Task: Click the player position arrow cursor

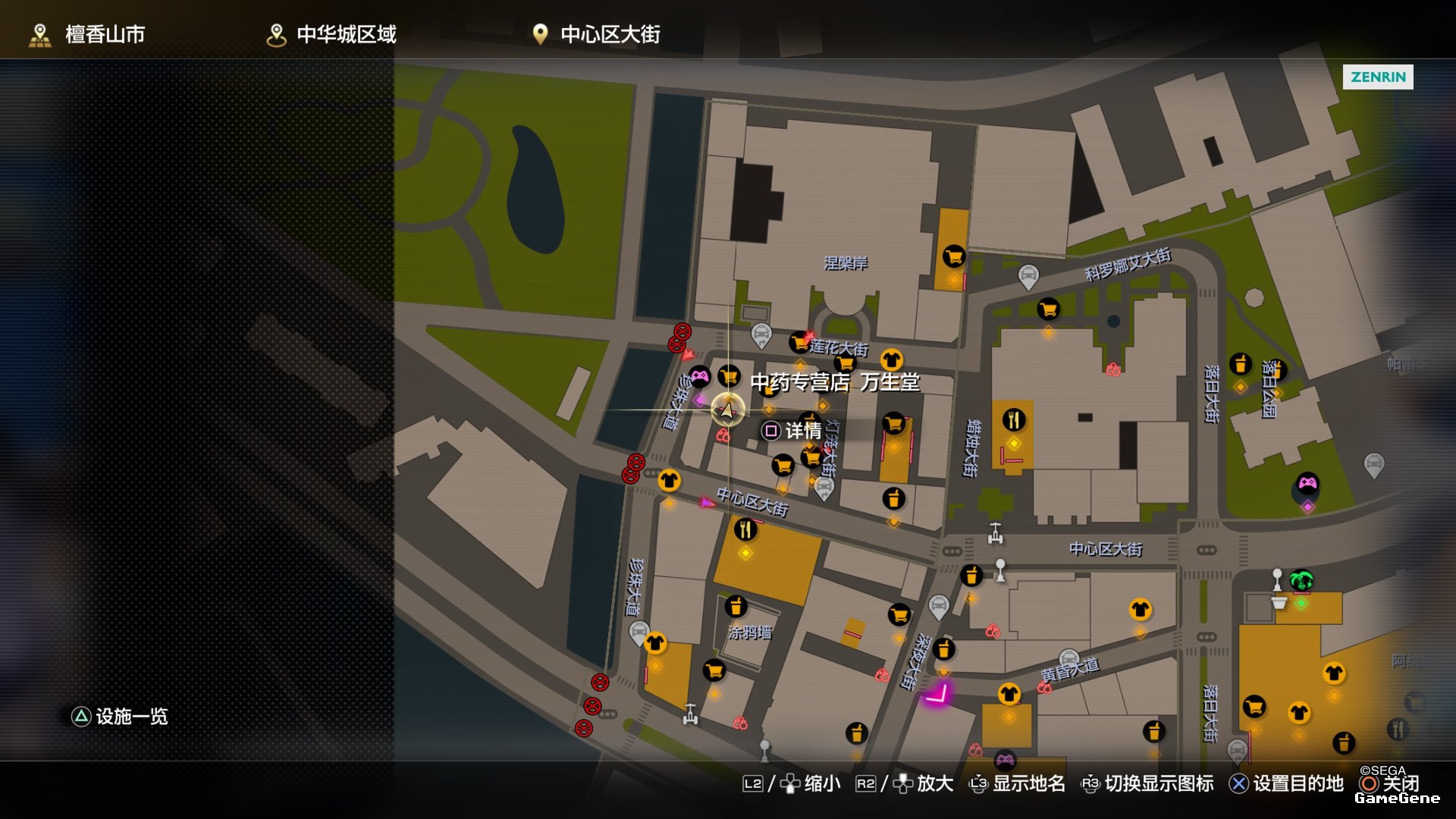Action: (727, 410)
